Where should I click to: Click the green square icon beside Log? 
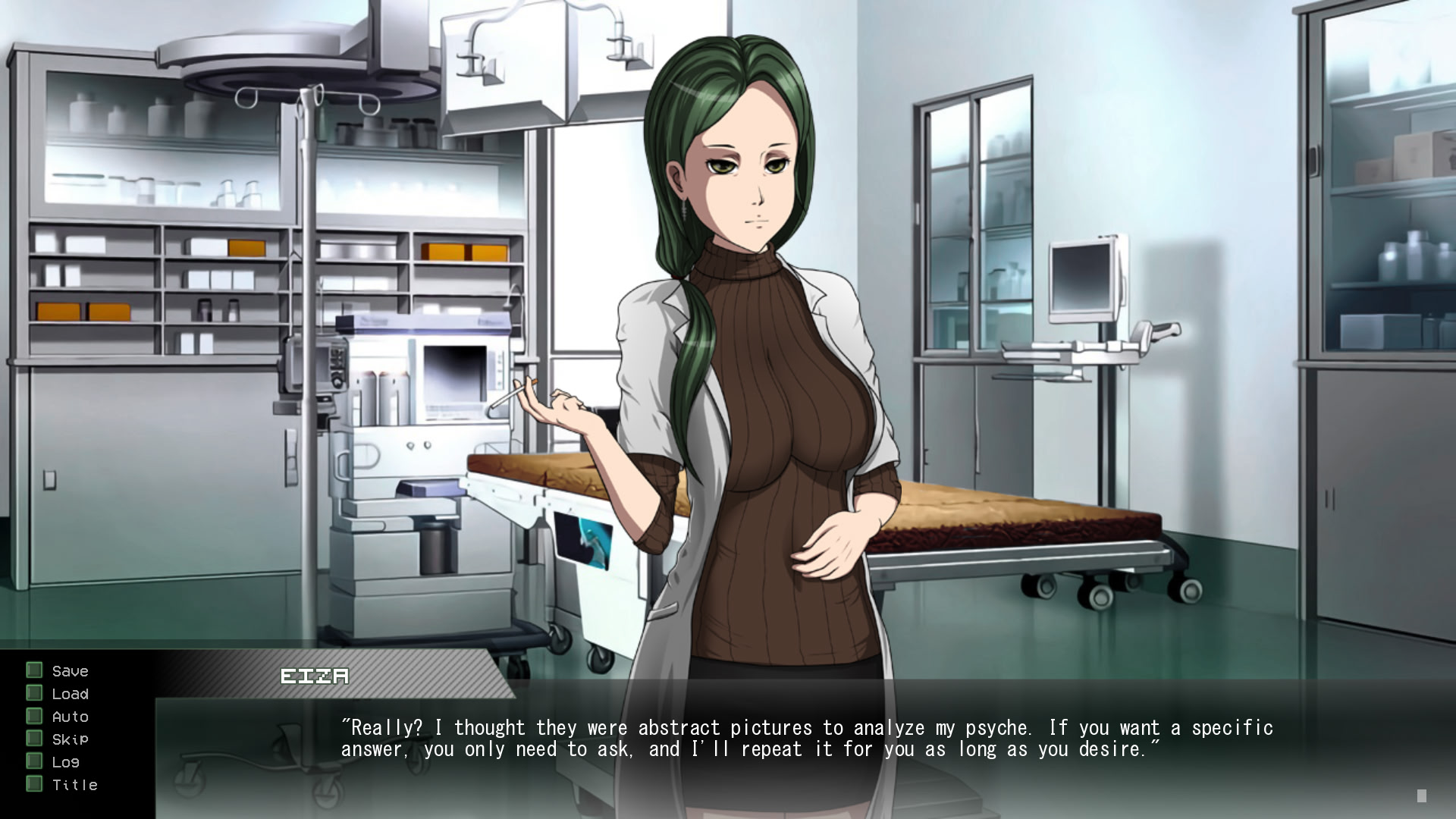click(x=33, y=761)
